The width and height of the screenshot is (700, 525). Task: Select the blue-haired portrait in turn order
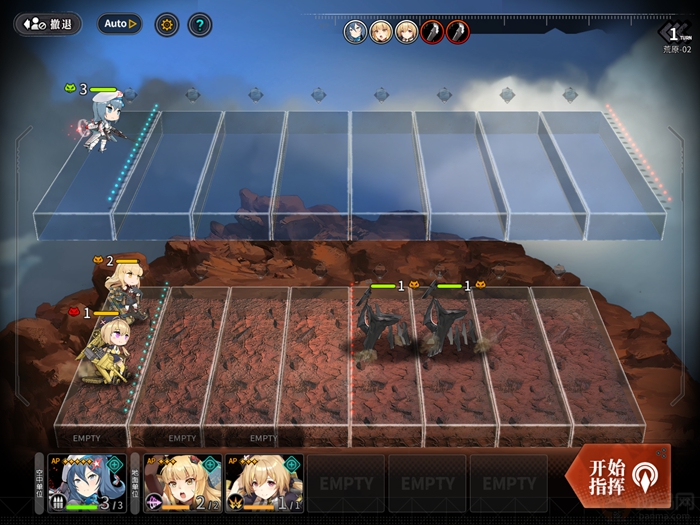(355, 32)
